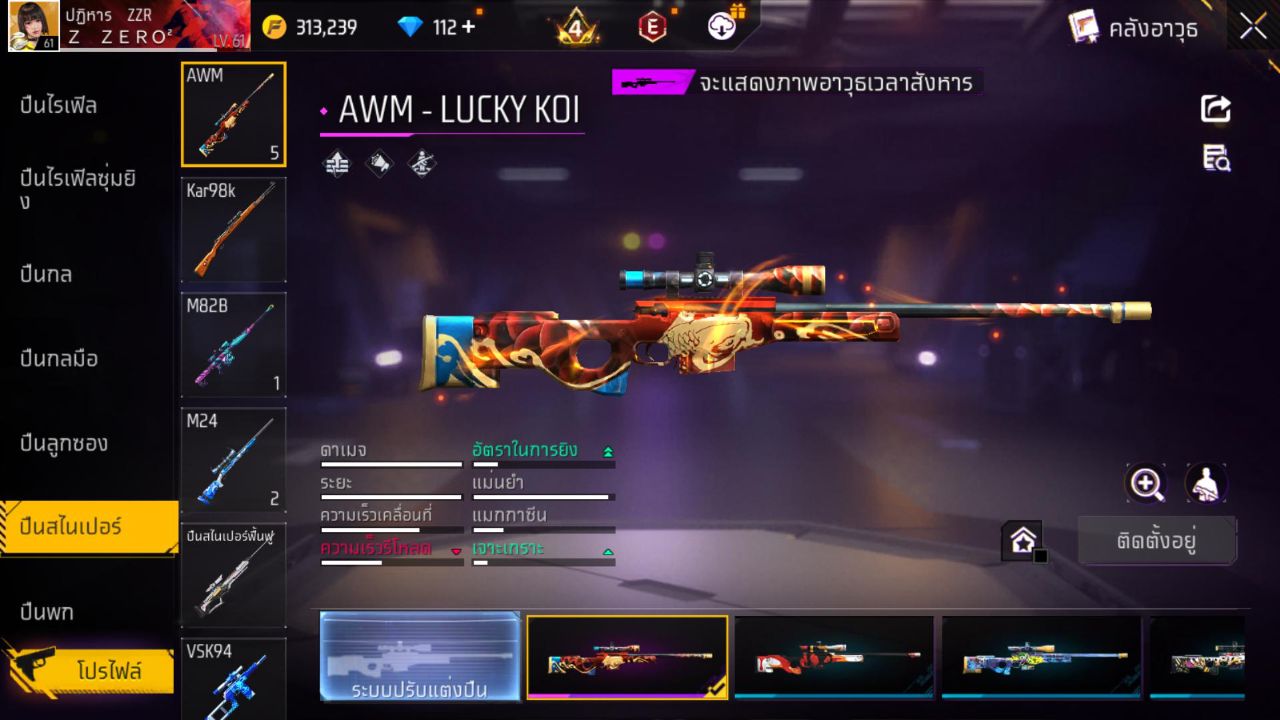This screenshot has width=1280, height=720.
Task: Sort by อัตราในการยิง using the green arrow
Action: click(x=610, y=450)
